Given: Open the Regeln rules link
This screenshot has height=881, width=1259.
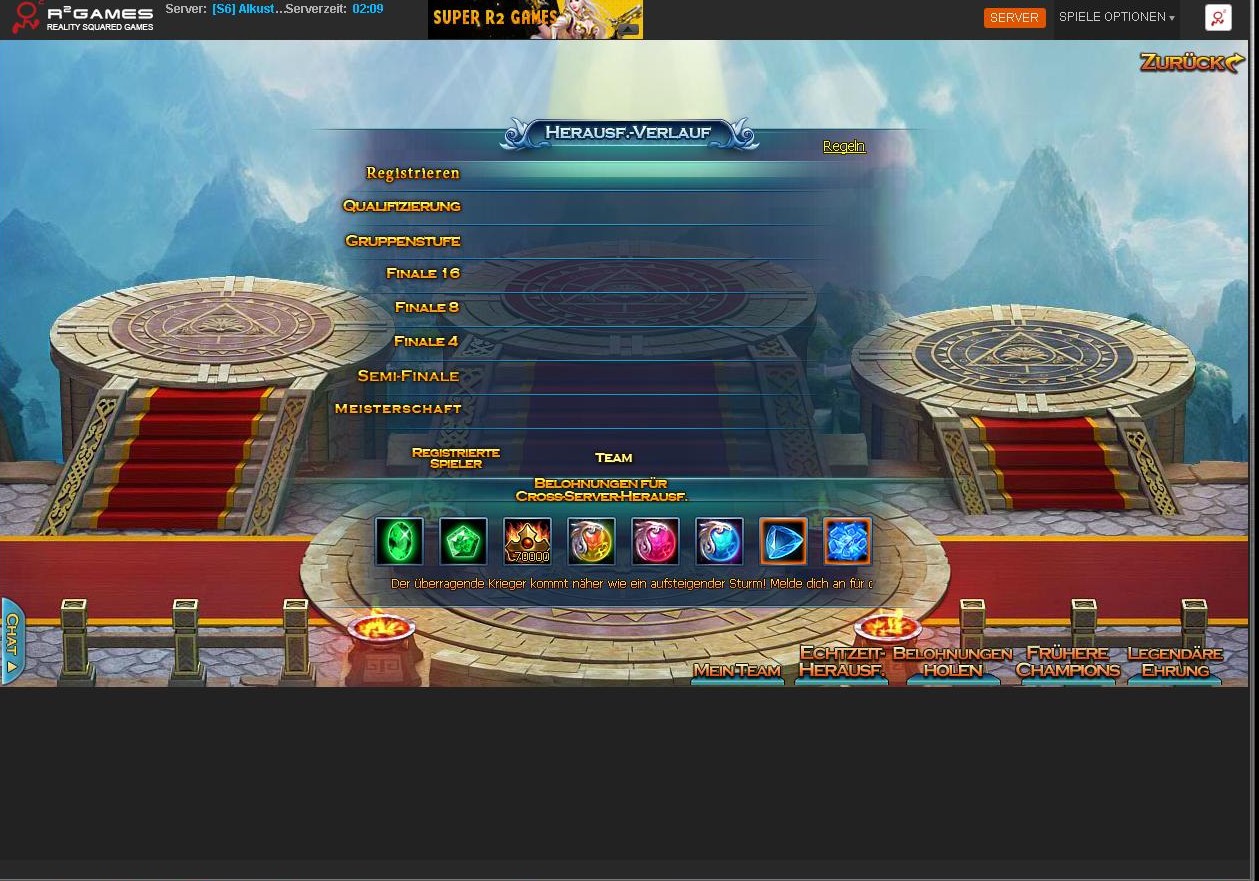Looking at the screenshot, I should coord(844,146).
